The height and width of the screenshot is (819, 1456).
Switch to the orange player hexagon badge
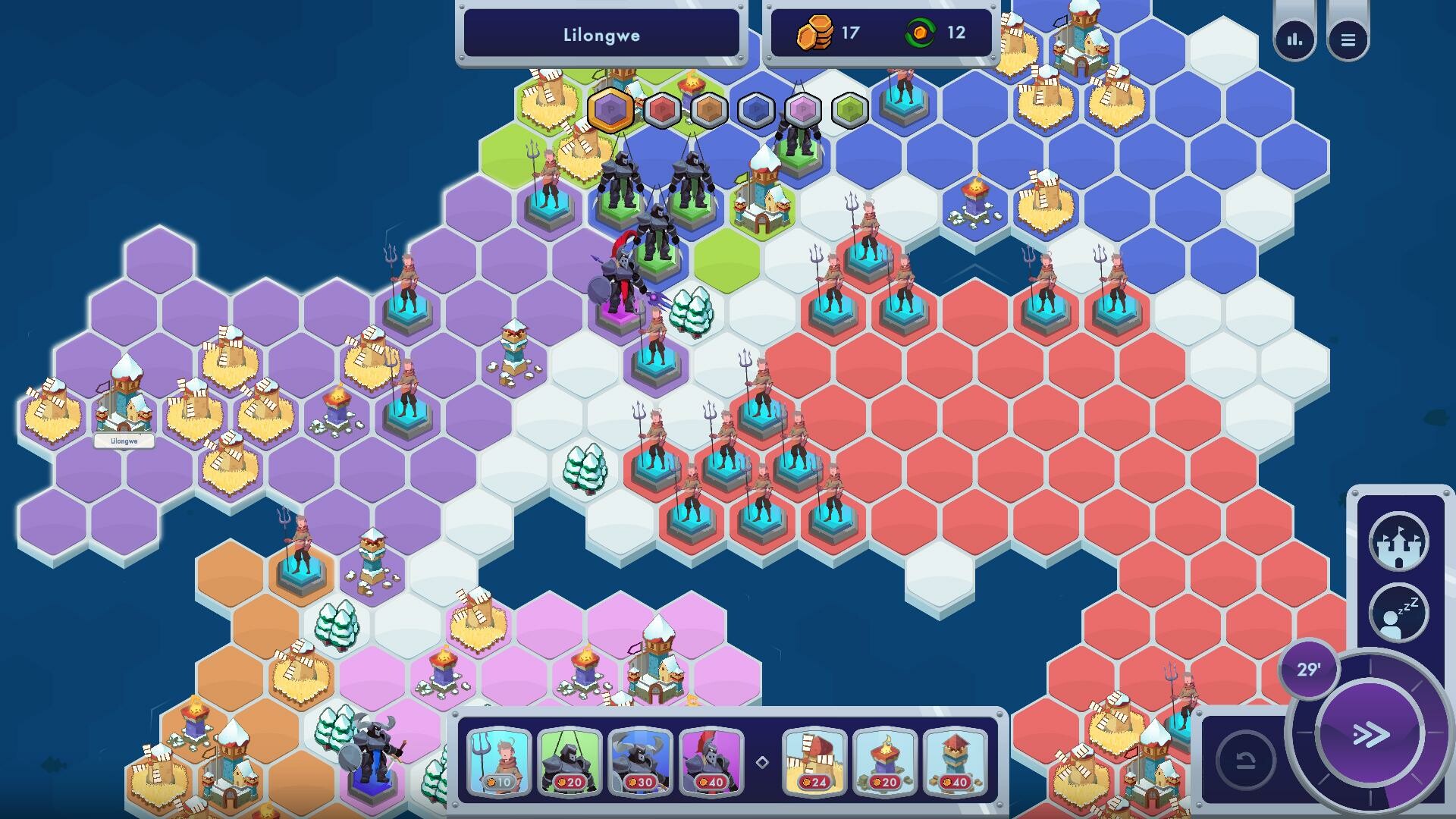click(x=708, y=110)
